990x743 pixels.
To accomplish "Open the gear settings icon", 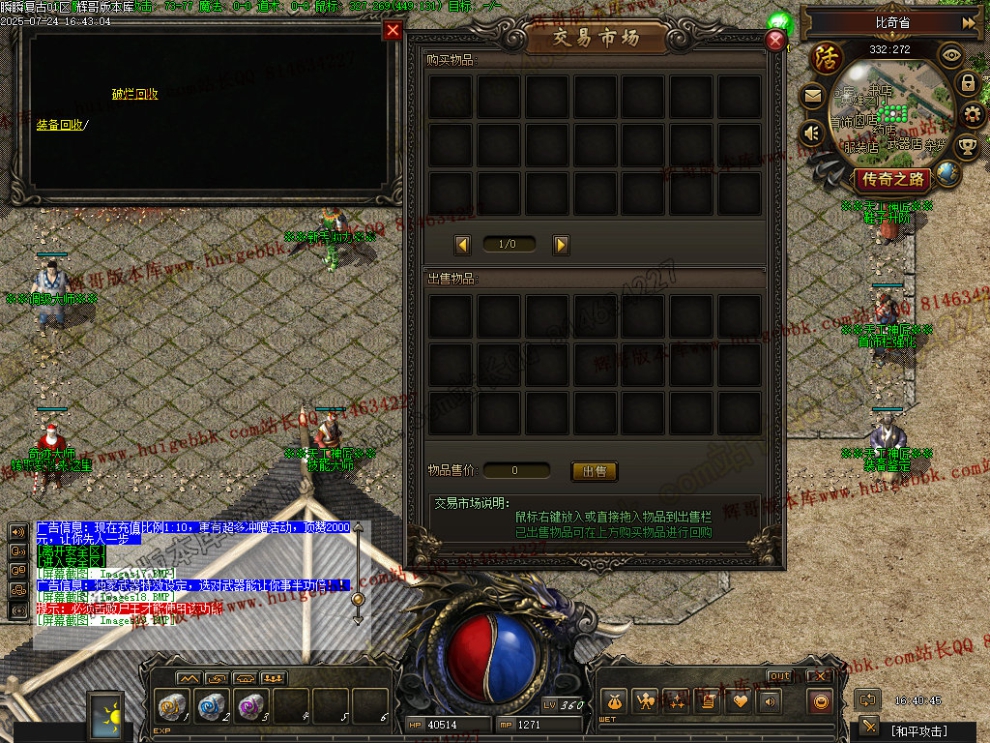I will click(x=972, y=115).
